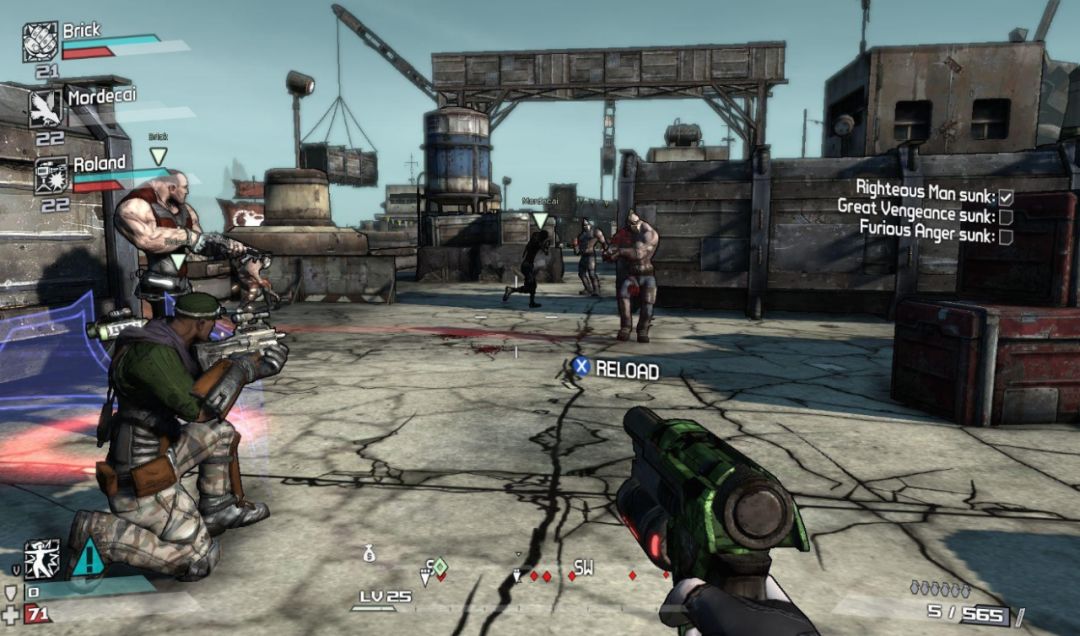
Task: Select the green diamond waypoint on compass
Action: click(x=439, y=567)
